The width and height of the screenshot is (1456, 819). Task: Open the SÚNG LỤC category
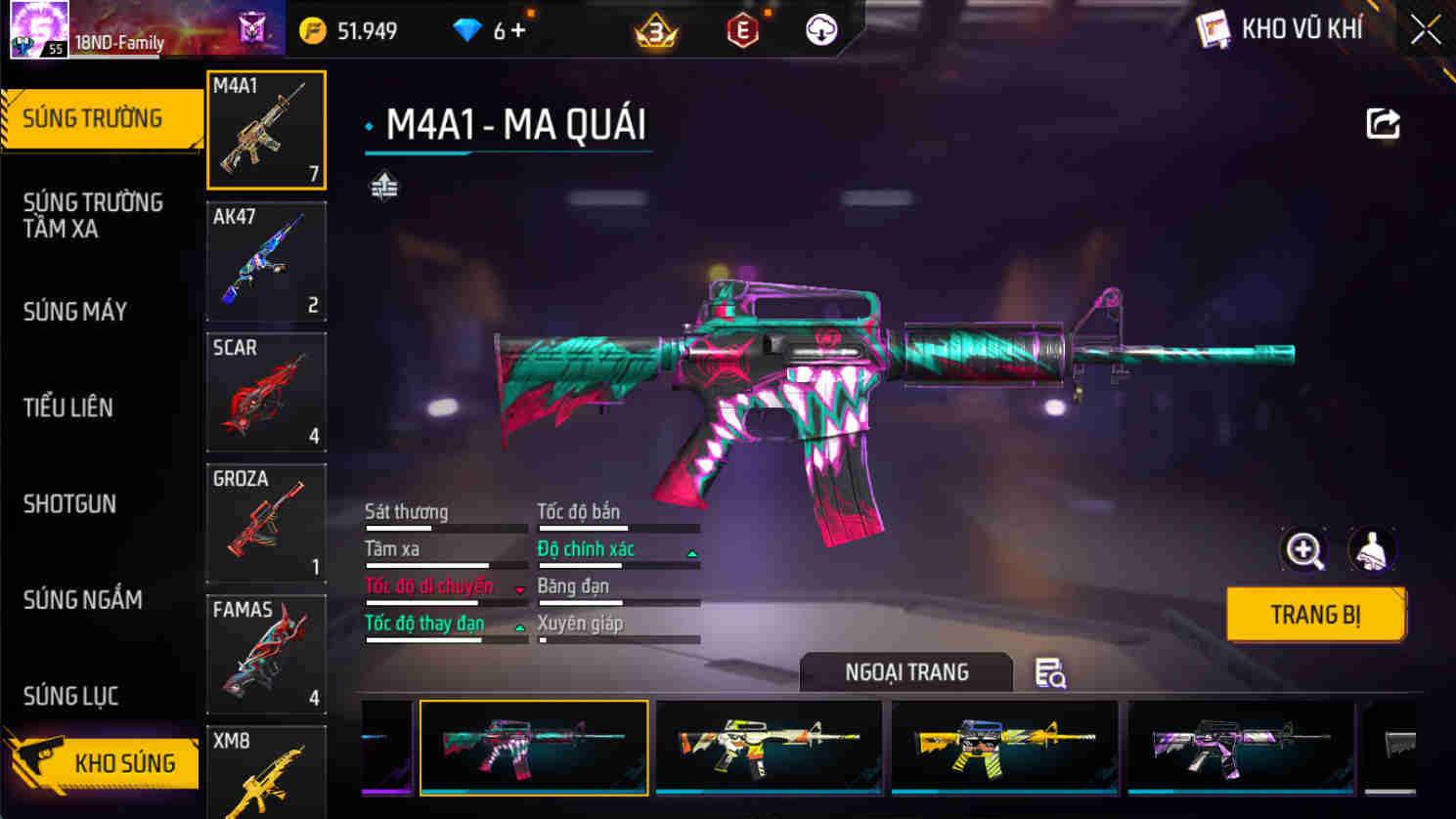point(70,696)
